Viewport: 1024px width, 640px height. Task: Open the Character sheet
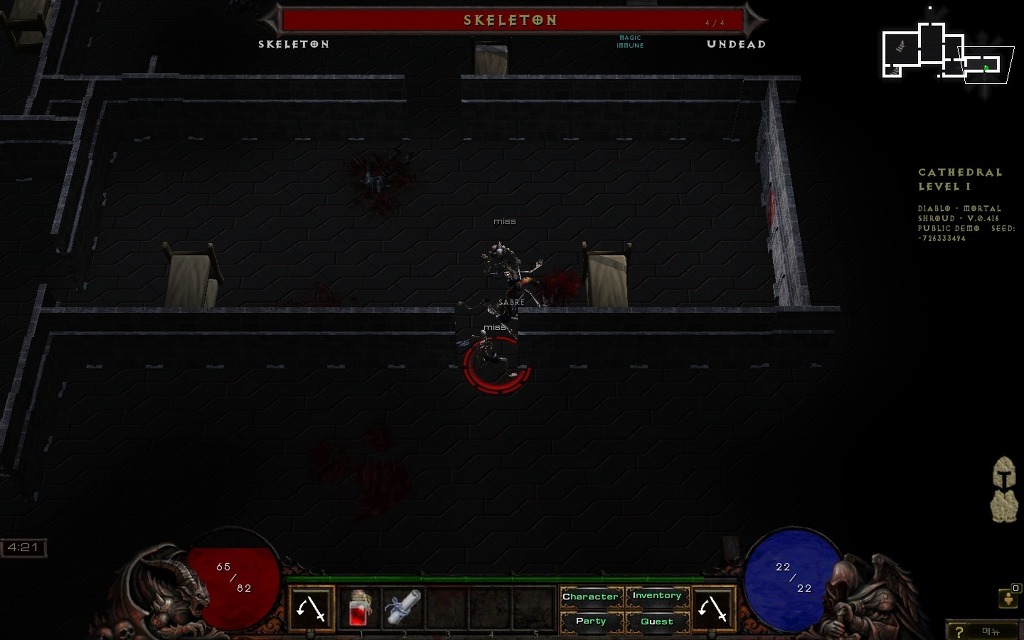pyautogui.click(x=590, y=597)
